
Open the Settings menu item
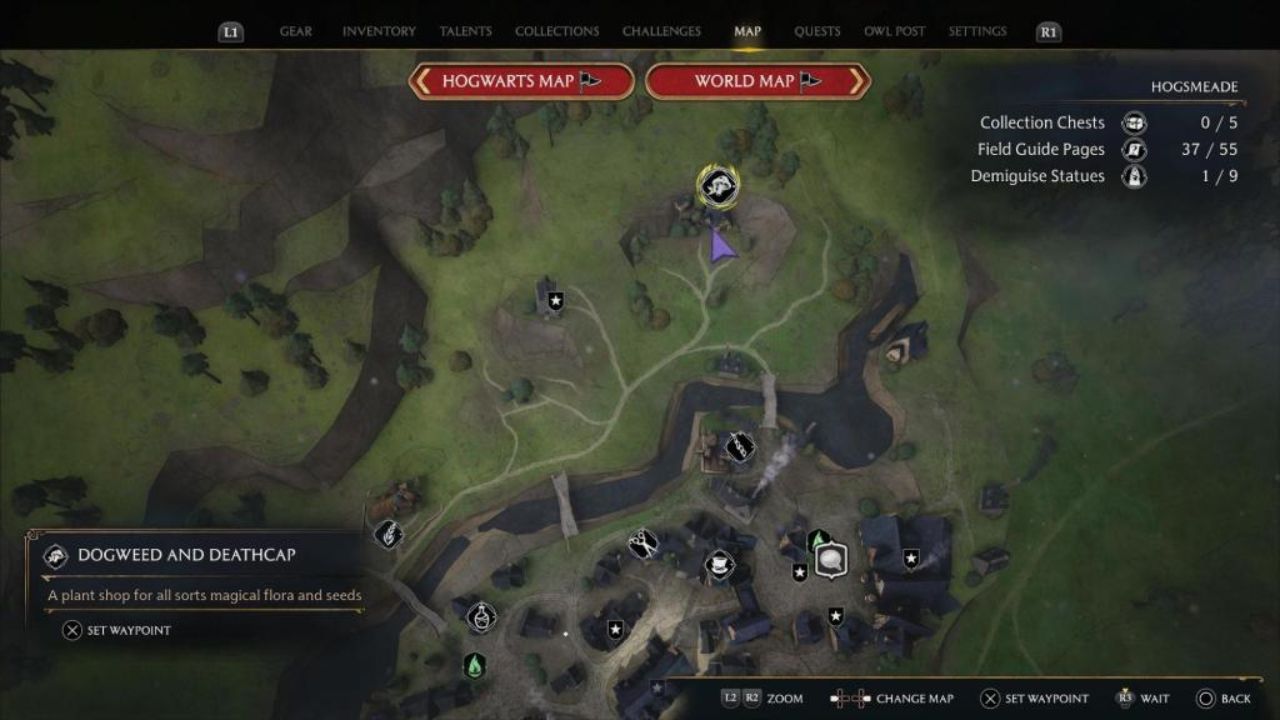(978, 31)
